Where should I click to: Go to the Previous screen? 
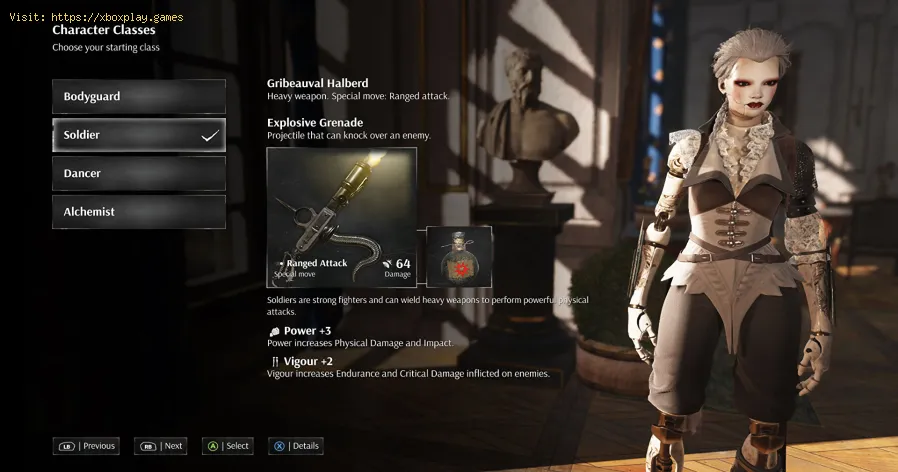pos(87,446)
